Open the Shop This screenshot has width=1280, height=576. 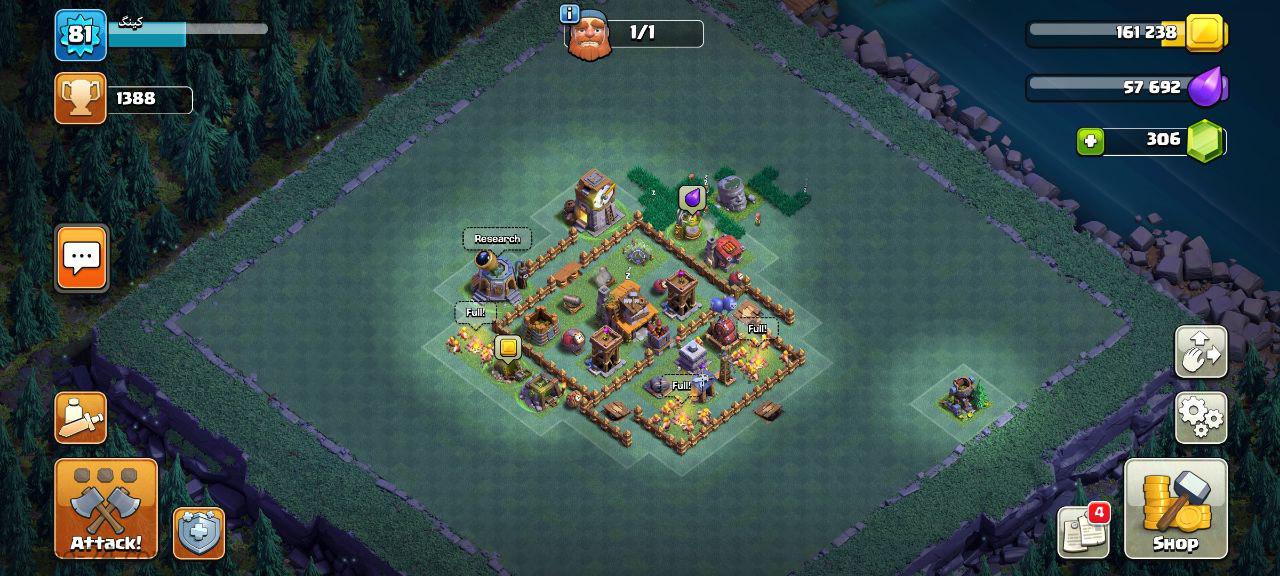1175,508
